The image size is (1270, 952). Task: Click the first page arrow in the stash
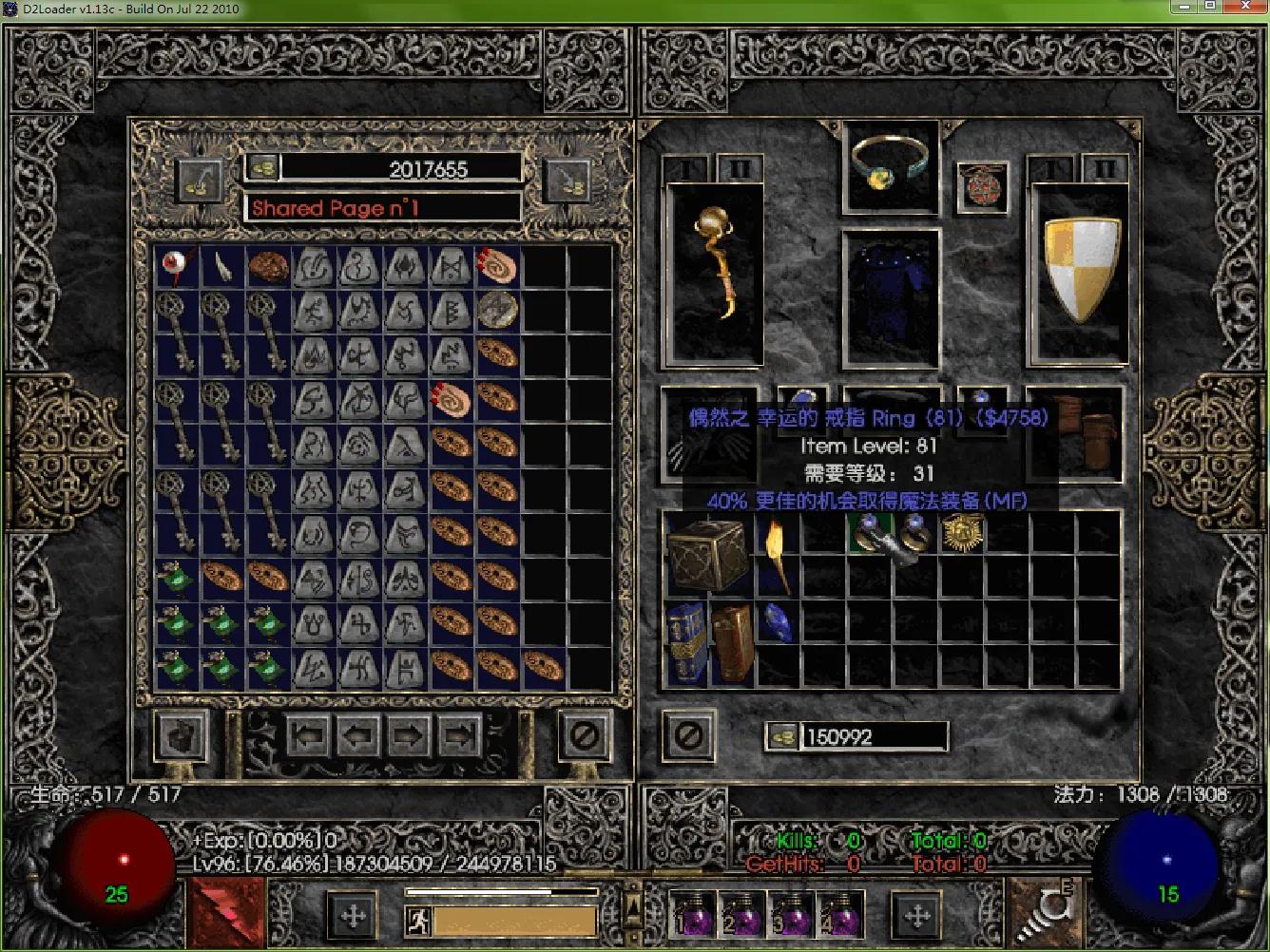307,735
